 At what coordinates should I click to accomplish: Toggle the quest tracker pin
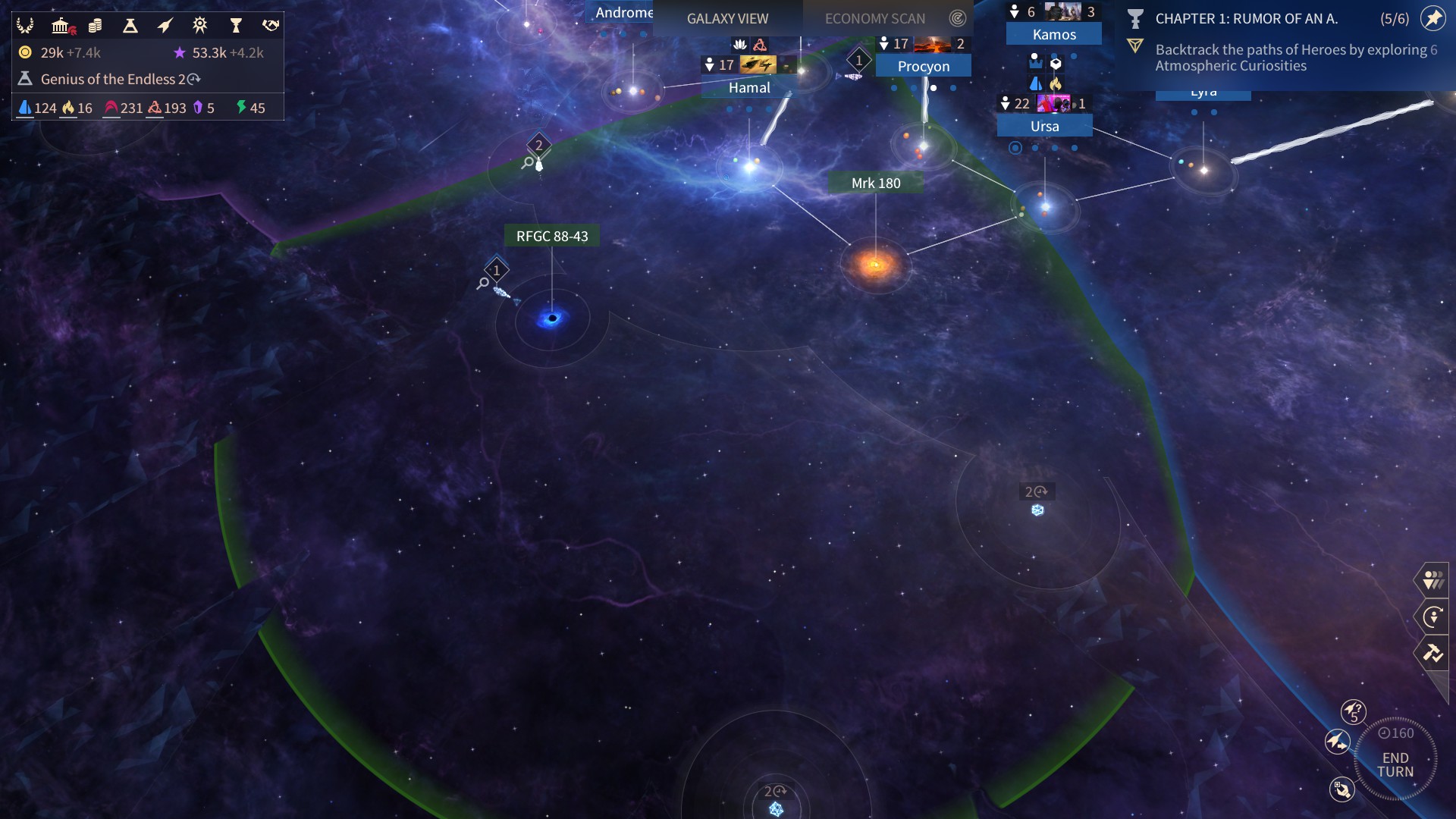[x=1432, y=18]
